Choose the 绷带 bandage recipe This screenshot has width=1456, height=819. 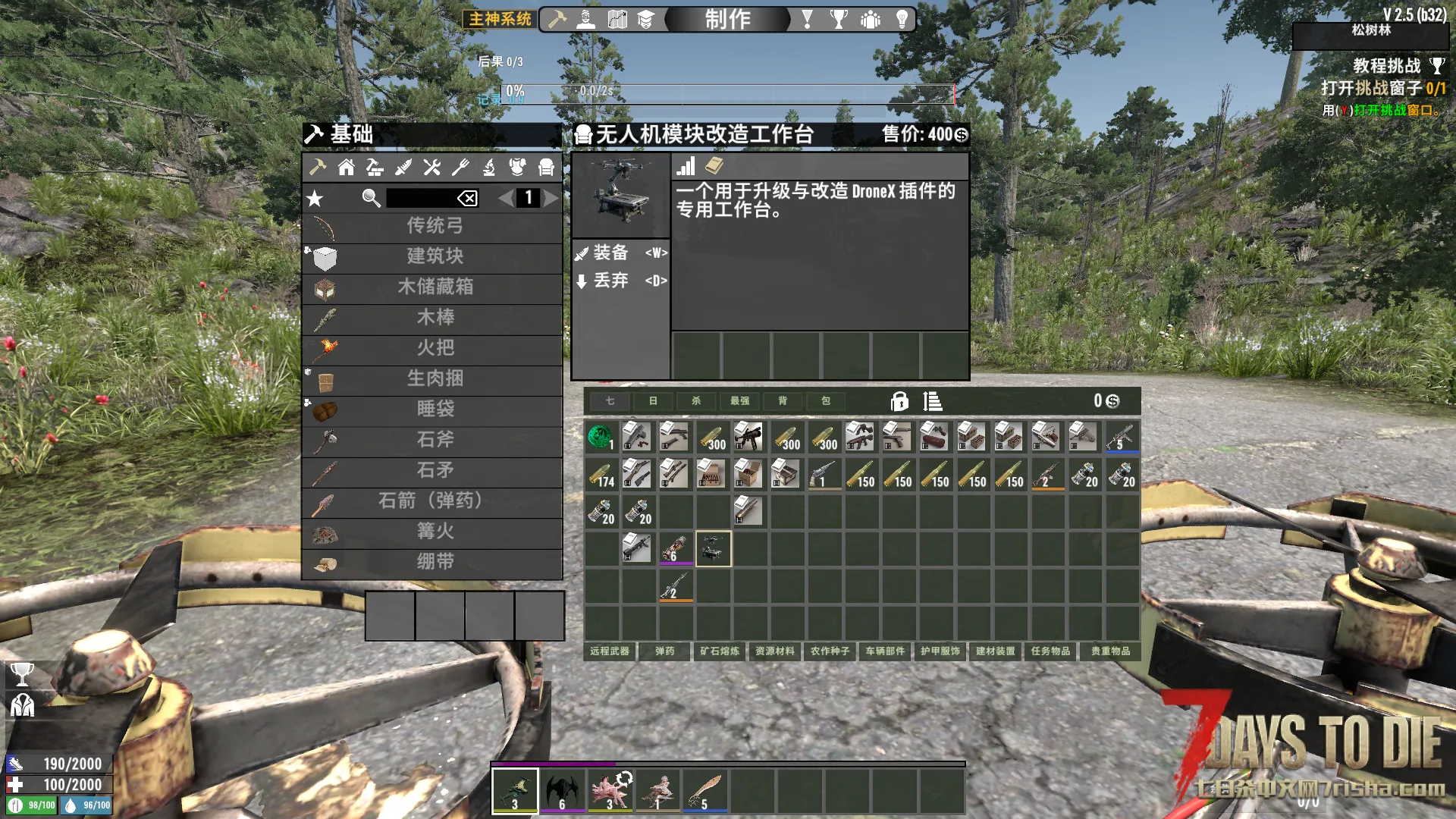click(433, 562)
